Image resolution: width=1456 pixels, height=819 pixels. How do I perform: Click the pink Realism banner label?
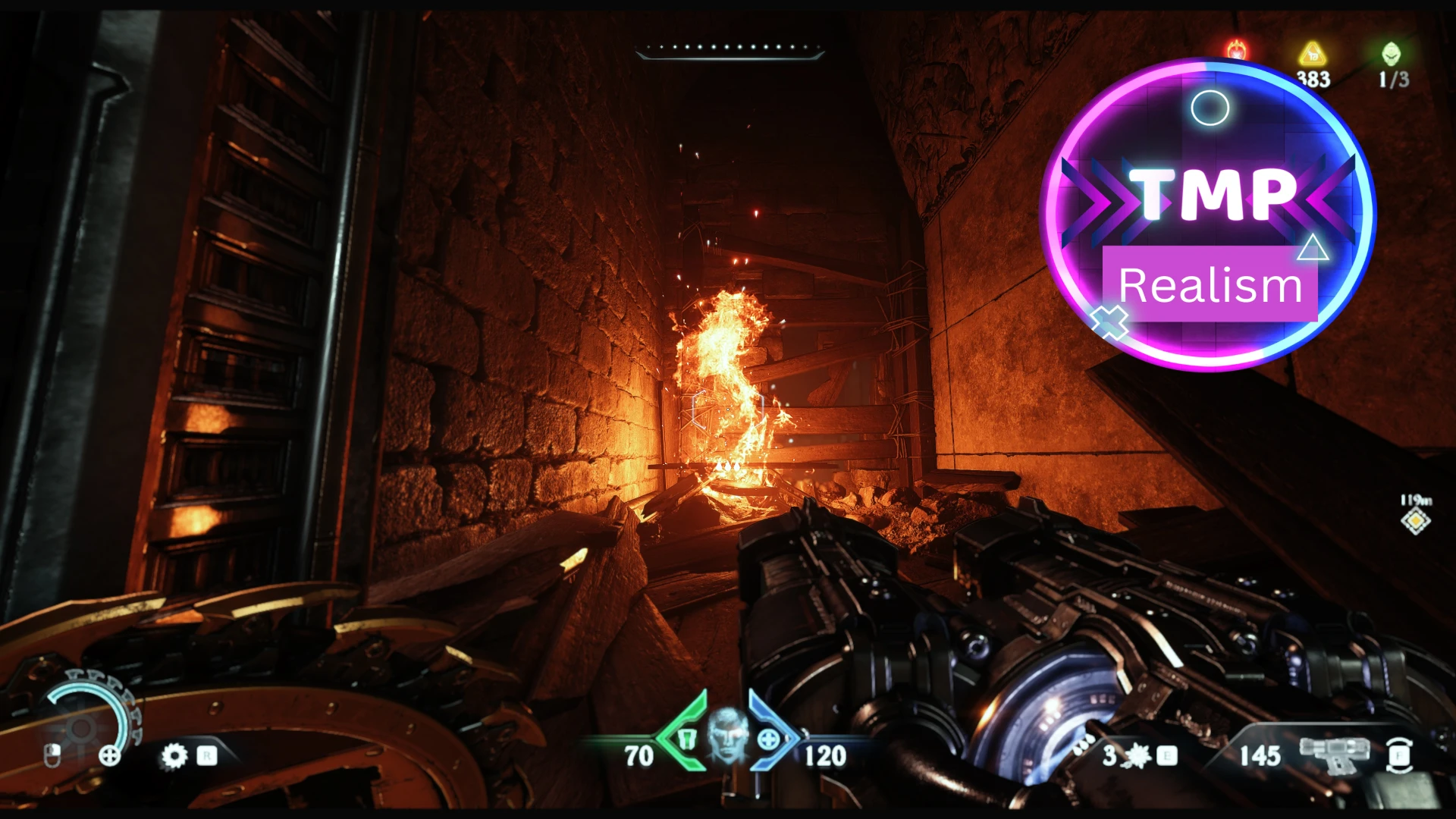click(1212, 285)
